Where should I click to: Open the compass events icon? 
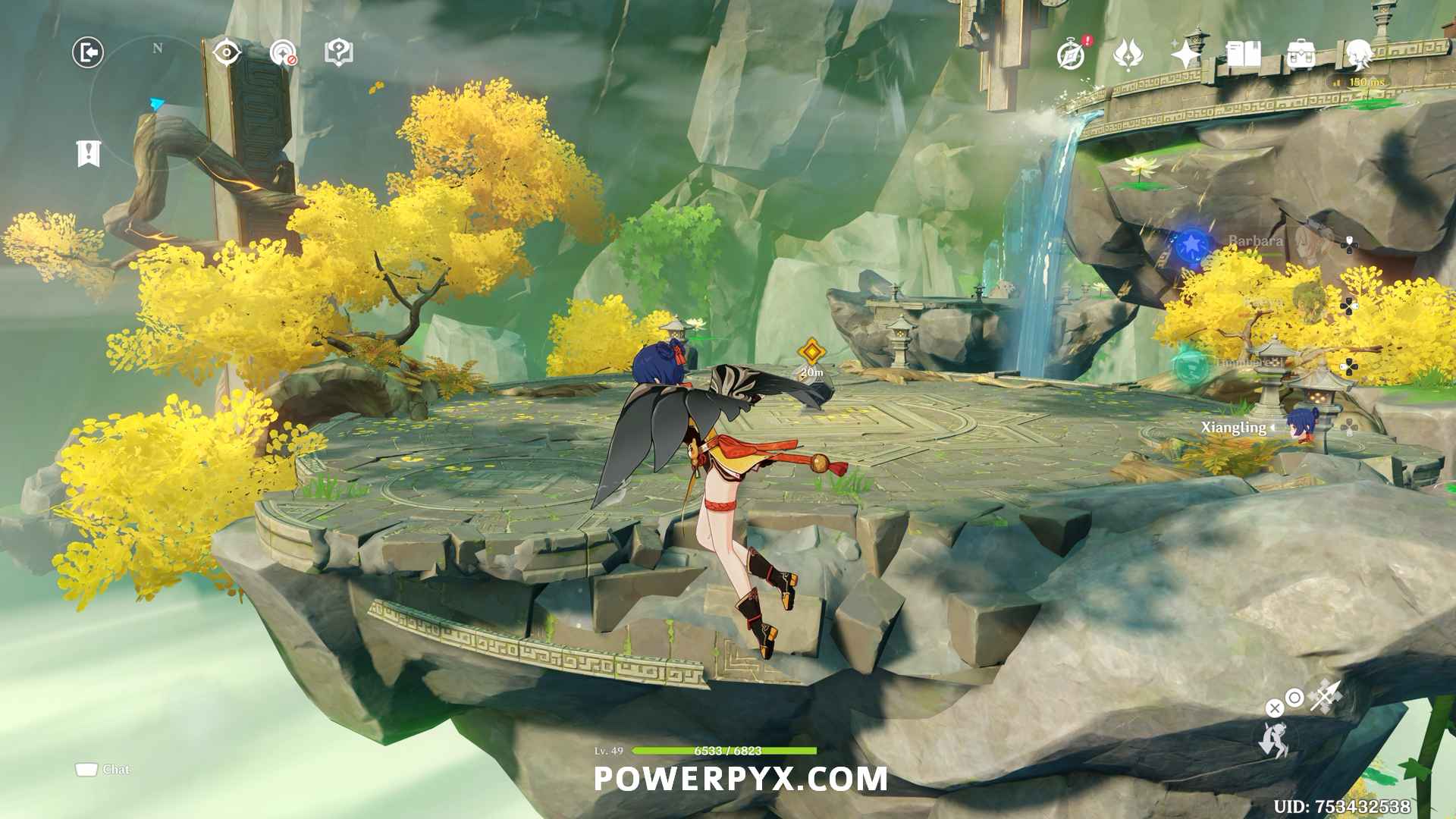click(1072, 55)
